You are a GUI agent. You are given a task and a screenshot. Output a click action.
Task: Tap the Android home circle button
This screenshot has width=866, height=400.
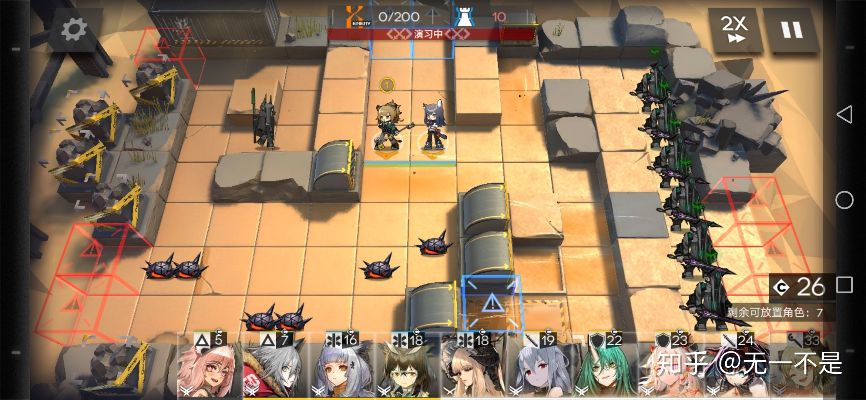(844, 200)
